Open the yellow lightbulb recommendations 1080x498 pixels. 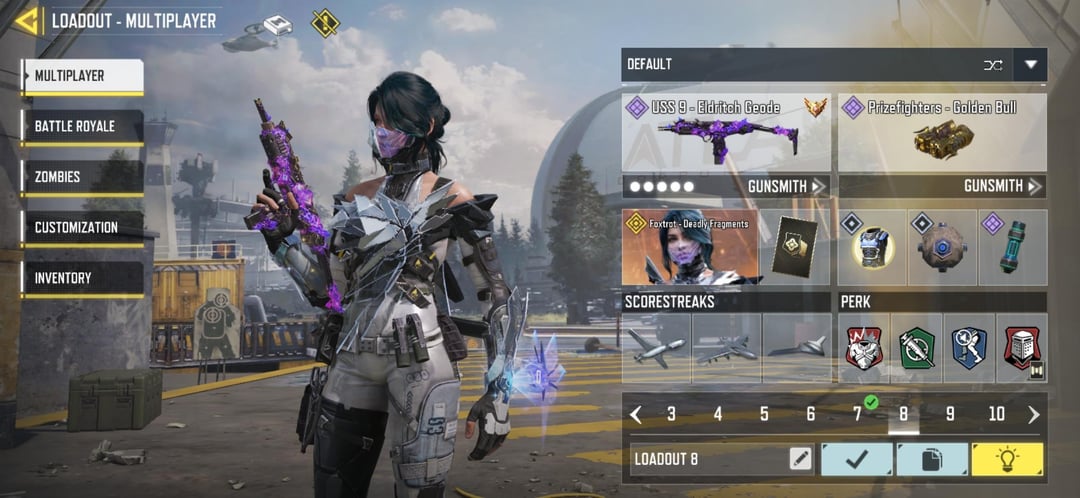pos(1007,459)
